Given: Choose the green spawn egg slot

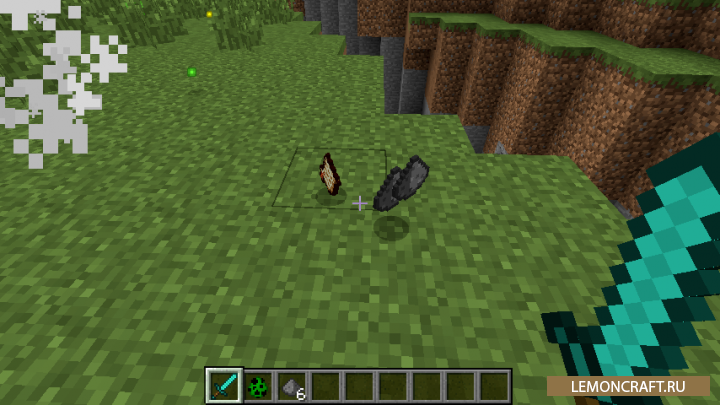Looking at the screenshot, I should [258, 385].
